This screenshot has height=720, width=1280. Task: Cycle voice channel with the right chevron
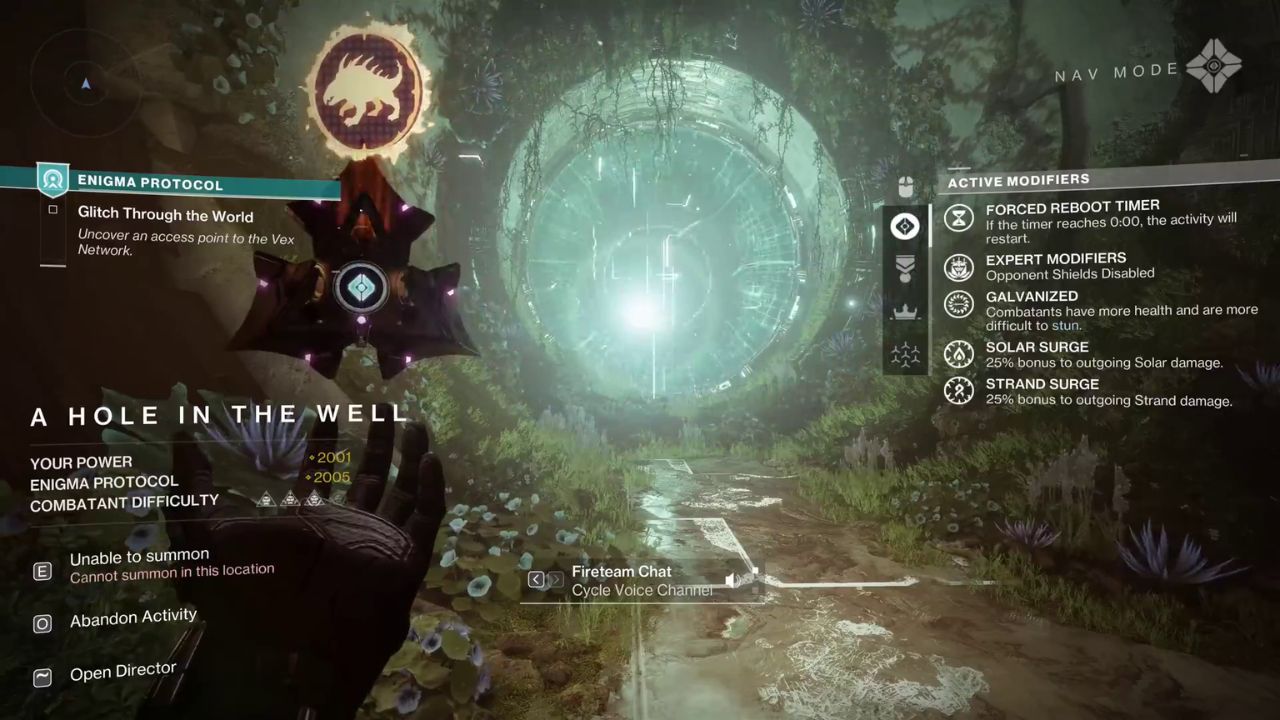tap(556, 579)
